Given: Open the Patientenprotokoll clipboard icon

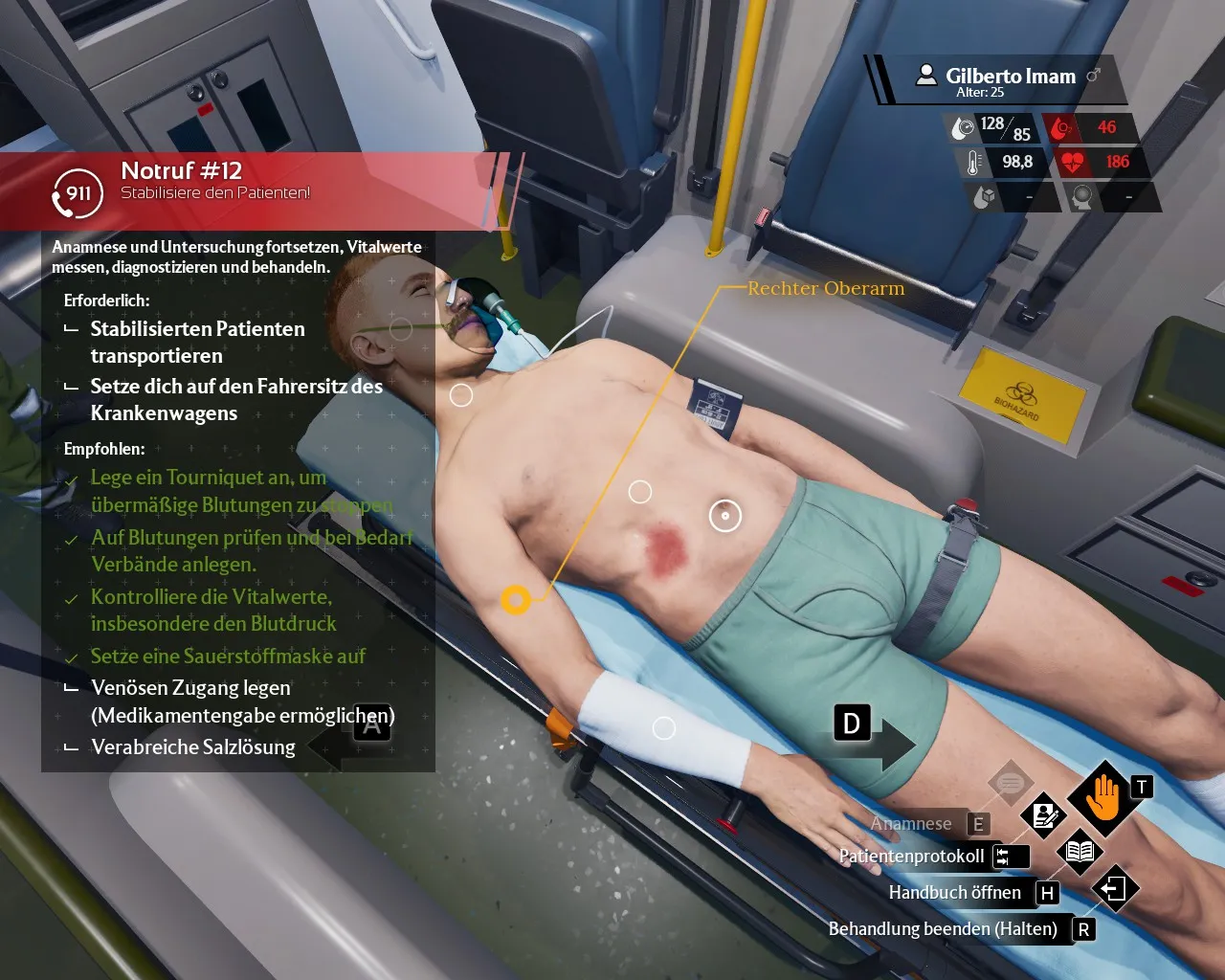Looking at the screenshot, I should click(x=1044, y=814).
